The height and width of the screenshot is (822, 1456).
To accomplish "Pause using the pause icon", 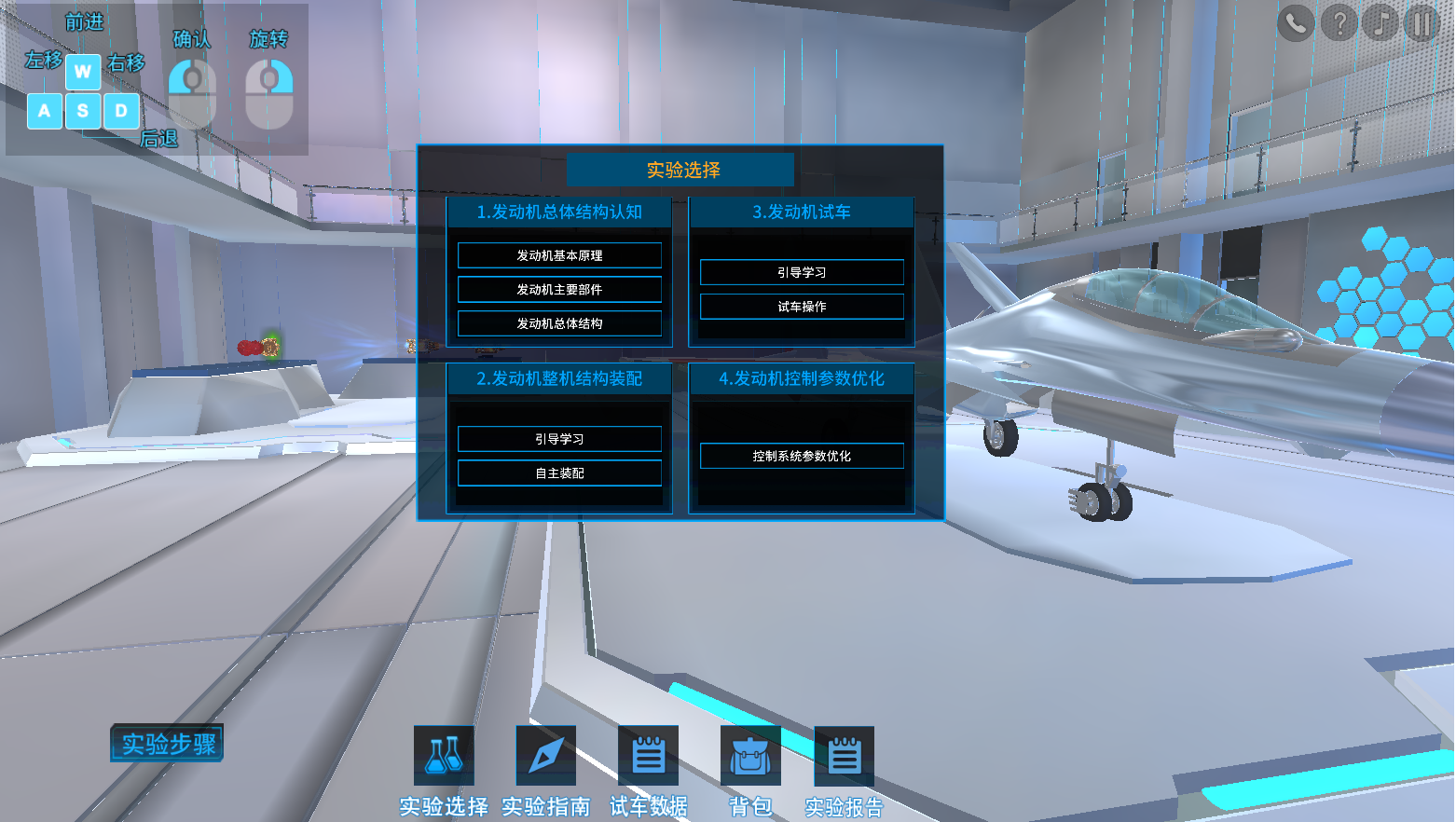I will pyautogui.click(x=1422, y=22).
